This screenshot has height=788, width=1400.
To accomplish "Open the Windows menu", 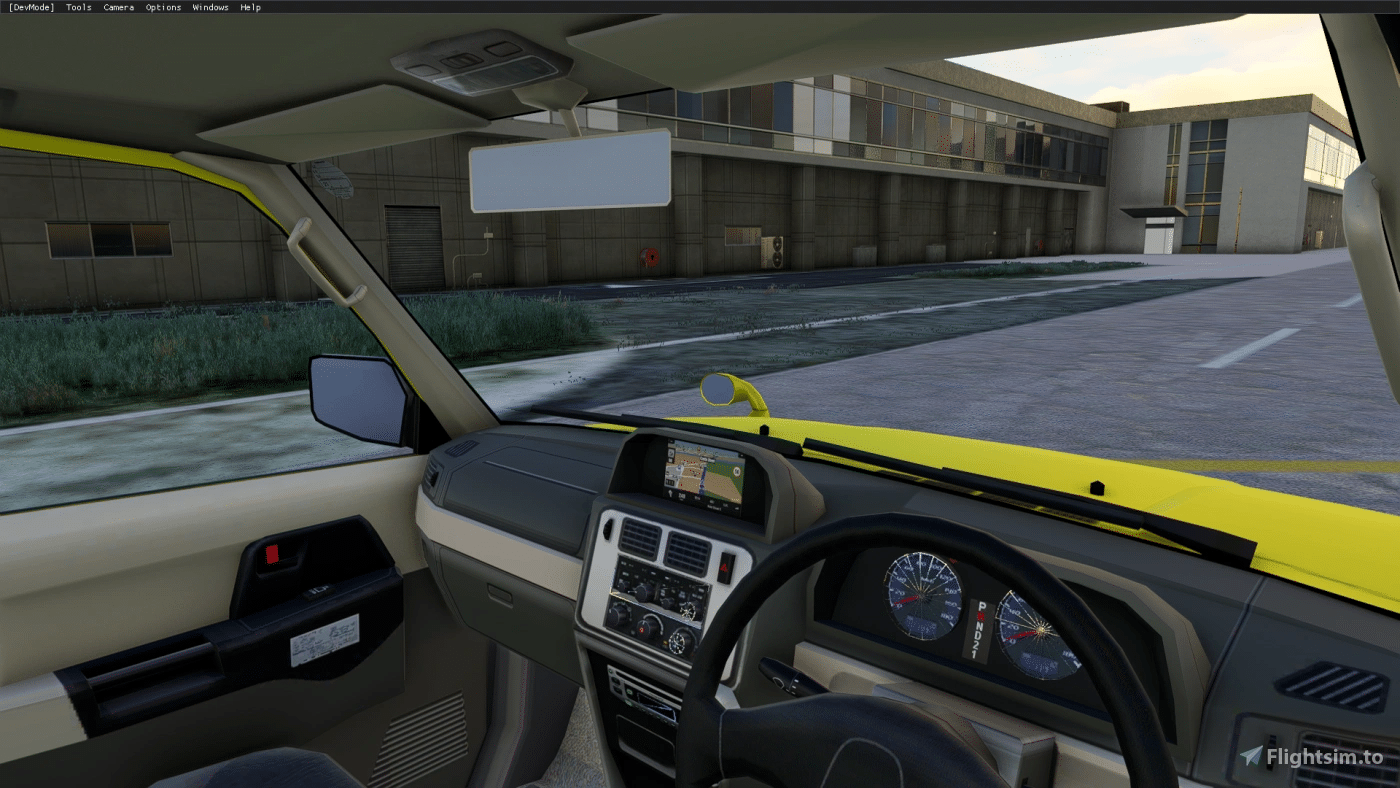I will [210, 7].
